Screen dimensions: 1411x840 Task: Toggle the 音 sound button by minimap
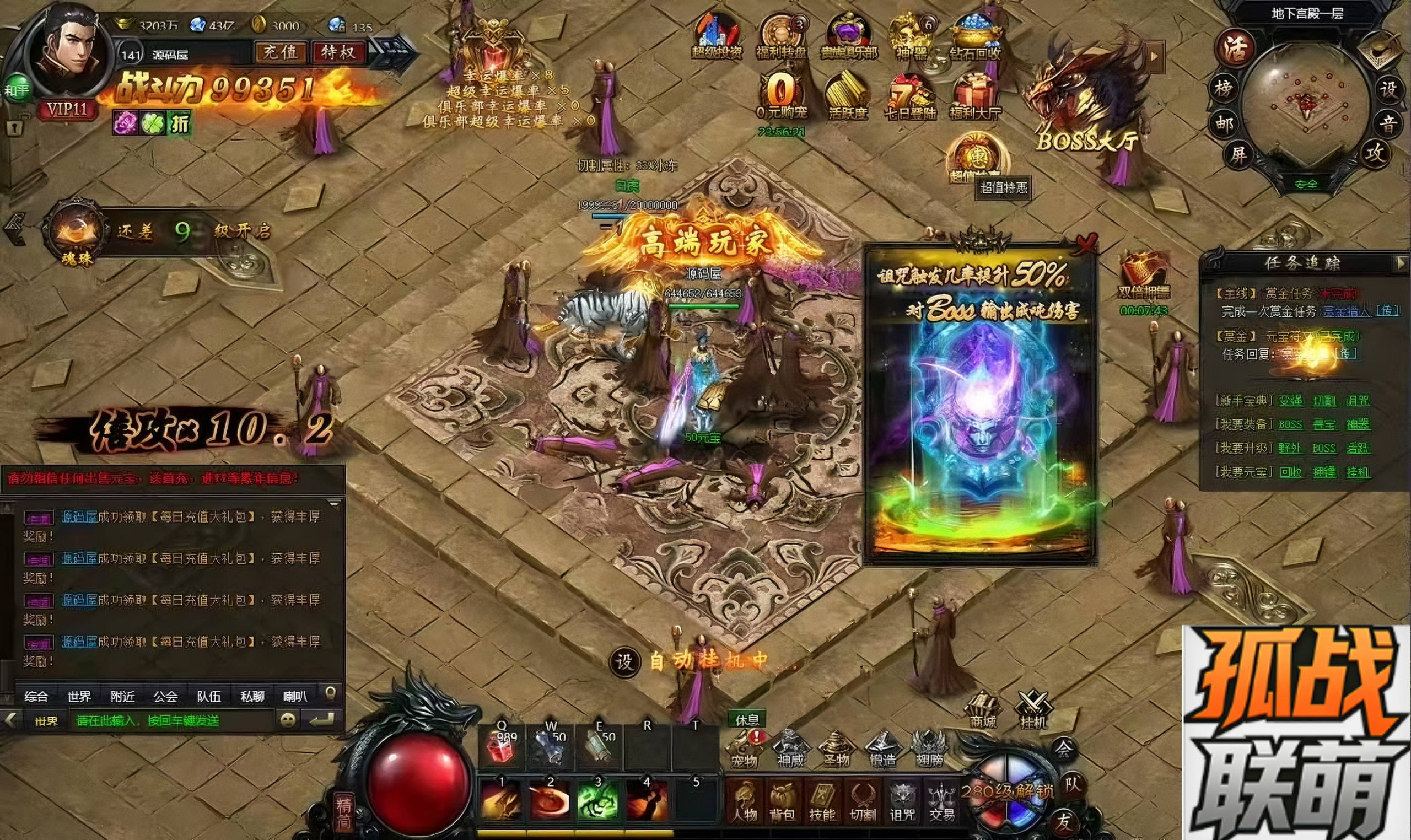pos(1387,123)
